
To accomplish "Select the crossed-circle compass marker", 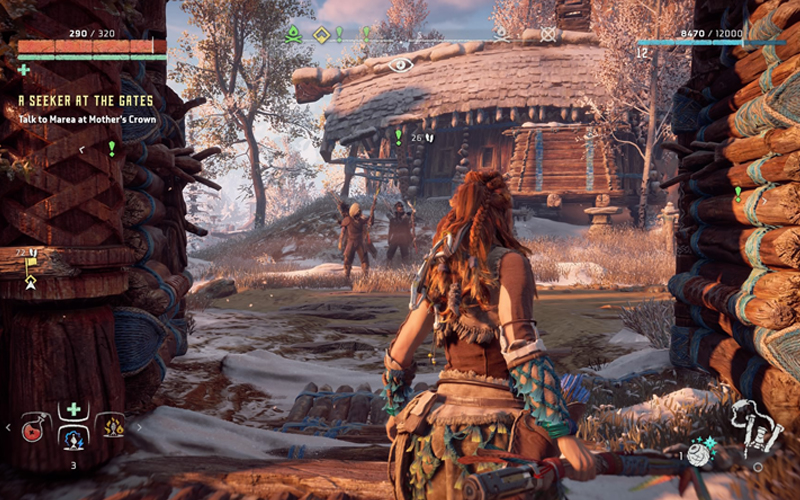I will 548,34.
